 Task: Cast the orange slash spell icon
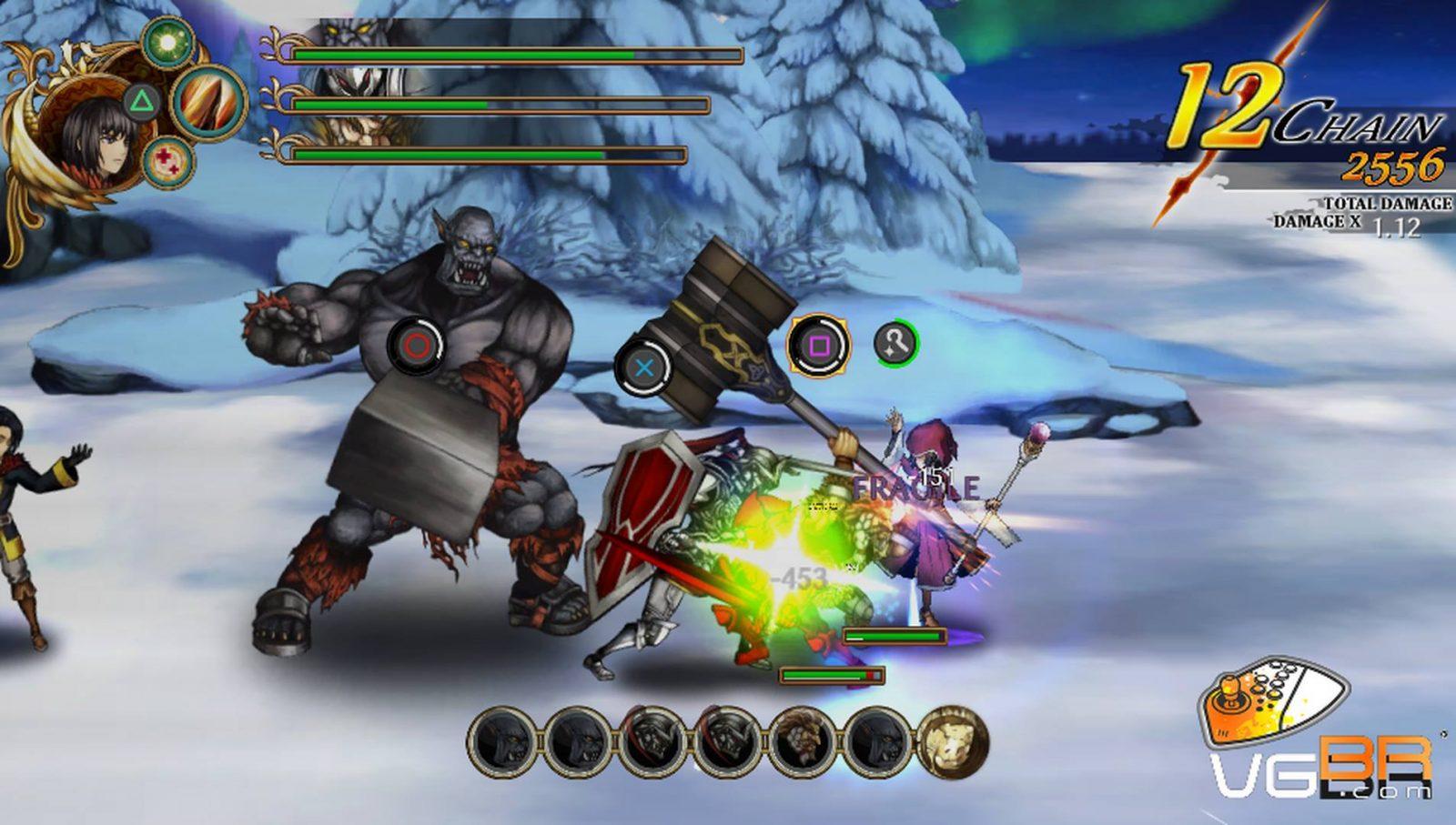(x=208, y=102)
